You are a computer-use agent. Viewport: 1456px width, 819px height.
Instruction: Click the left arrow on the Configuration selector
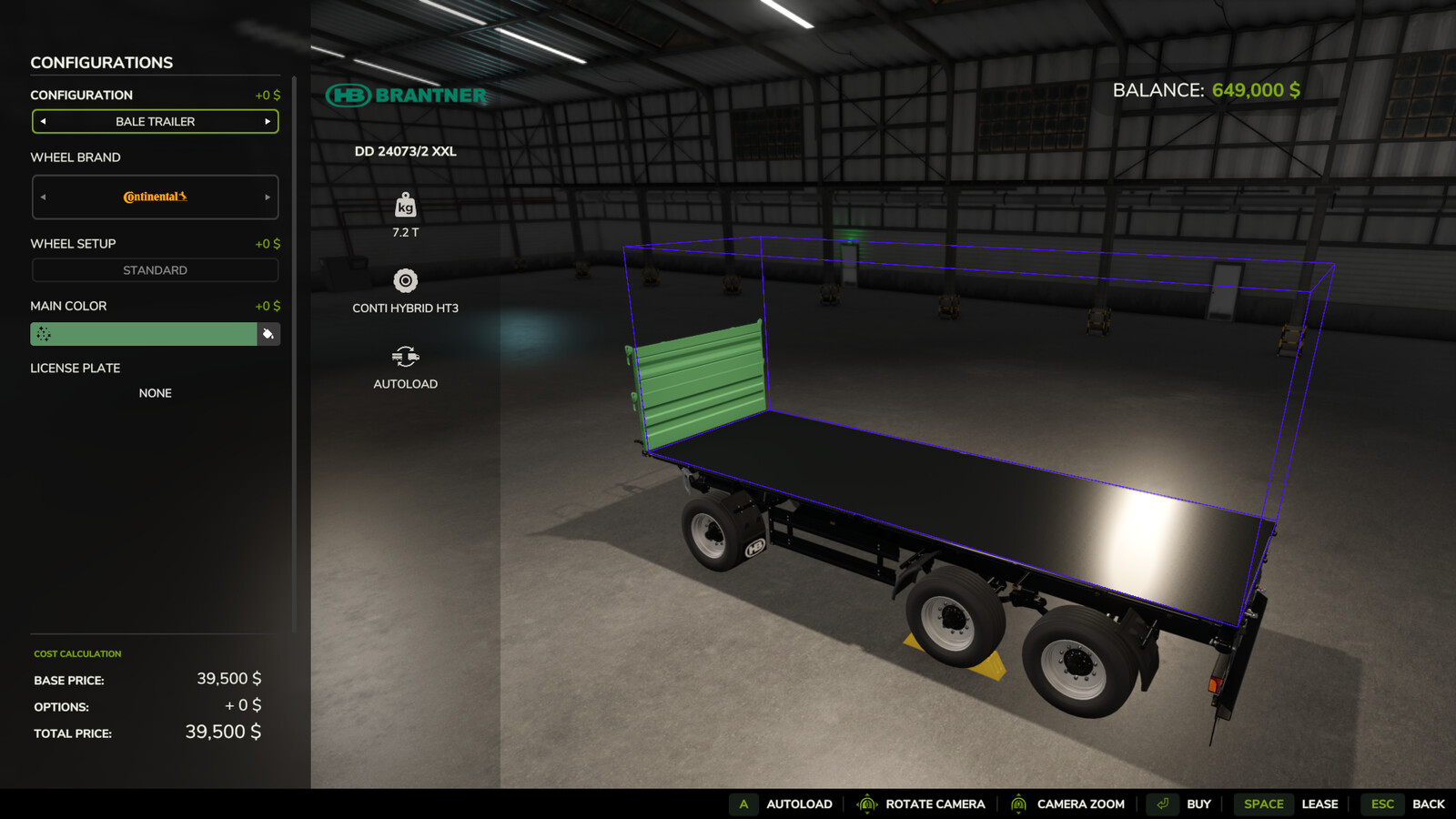pos(42,121)
